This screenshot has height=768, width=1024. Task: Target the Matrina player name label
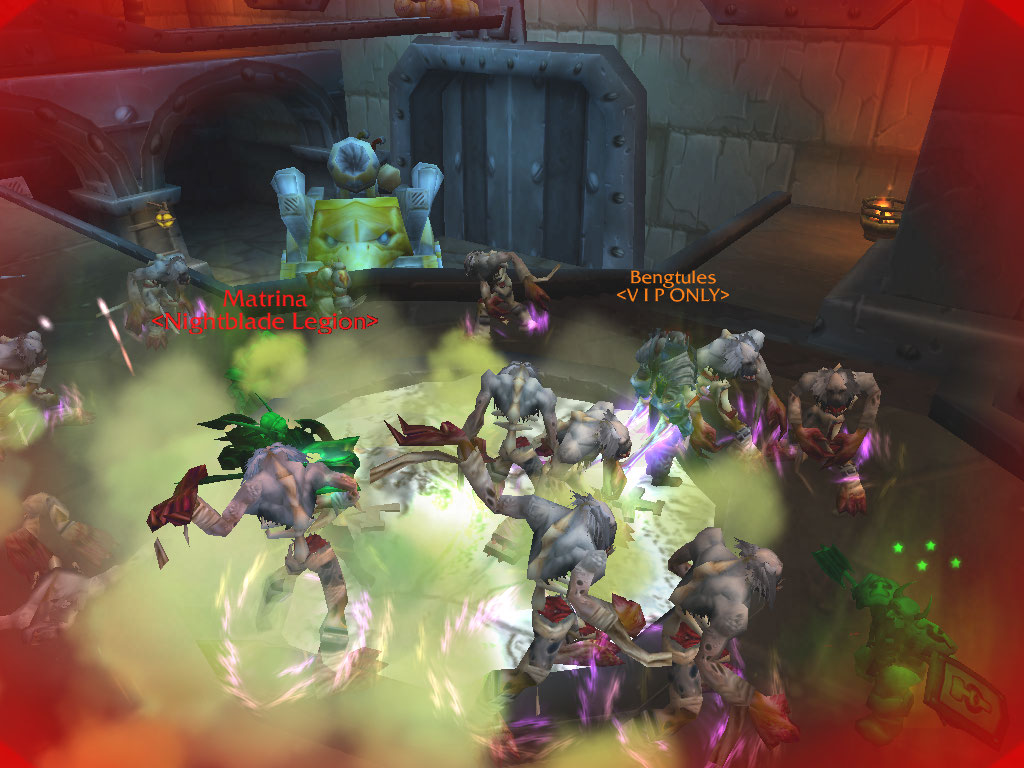coord(264,299)
